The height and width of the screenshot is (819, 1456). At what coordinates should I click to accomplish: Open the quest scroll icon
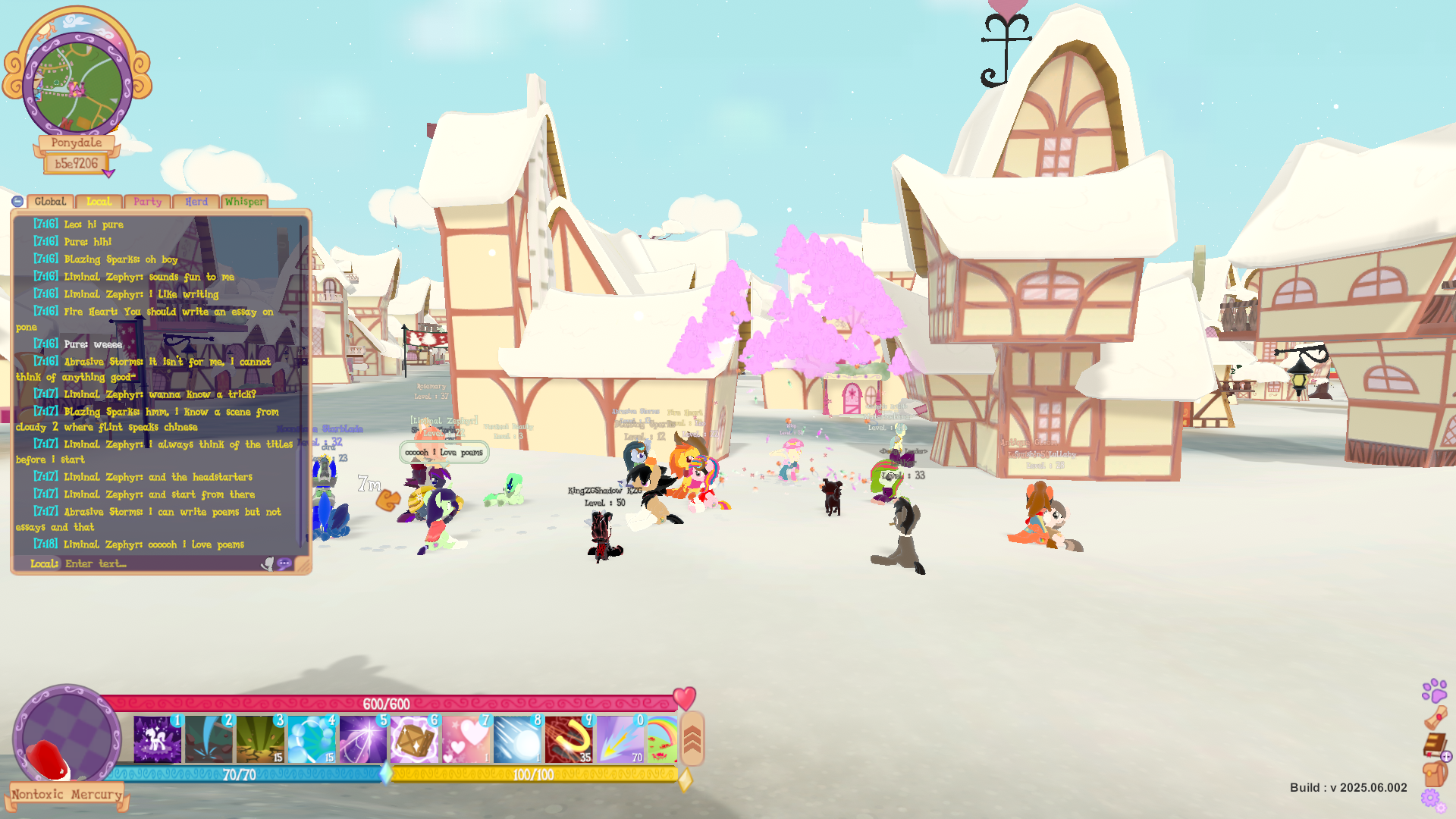tap(1435, 717)
